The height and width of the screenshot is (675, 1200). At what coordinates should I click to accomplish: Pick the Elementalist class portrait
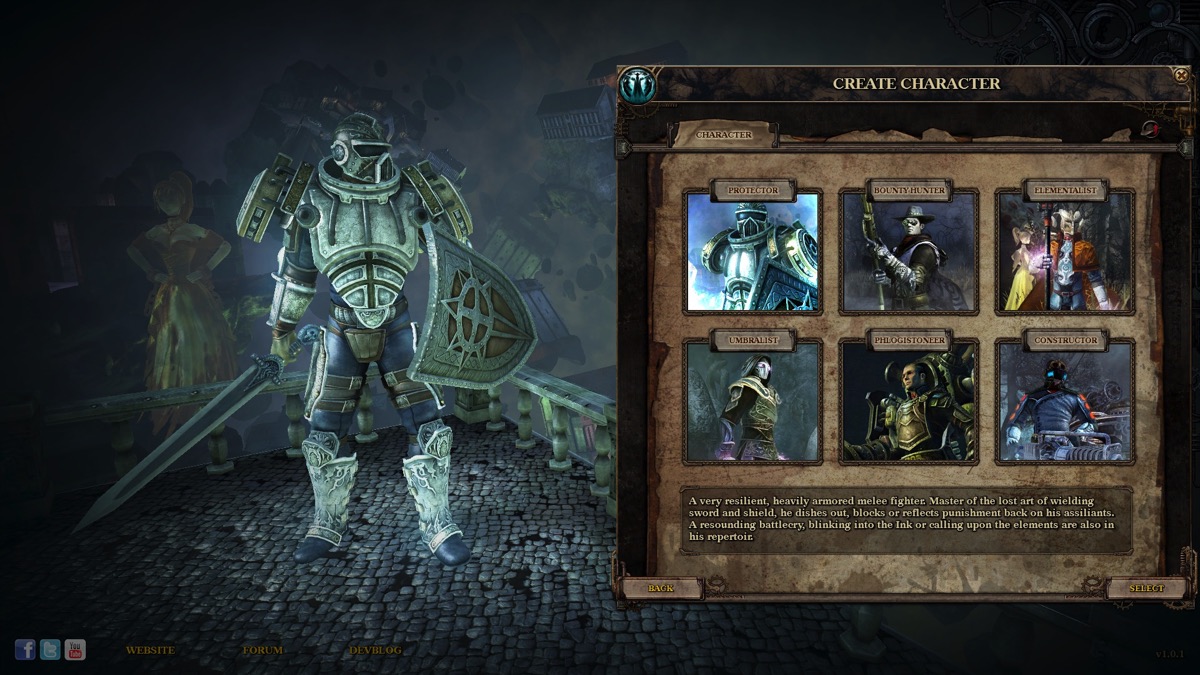1065,251
